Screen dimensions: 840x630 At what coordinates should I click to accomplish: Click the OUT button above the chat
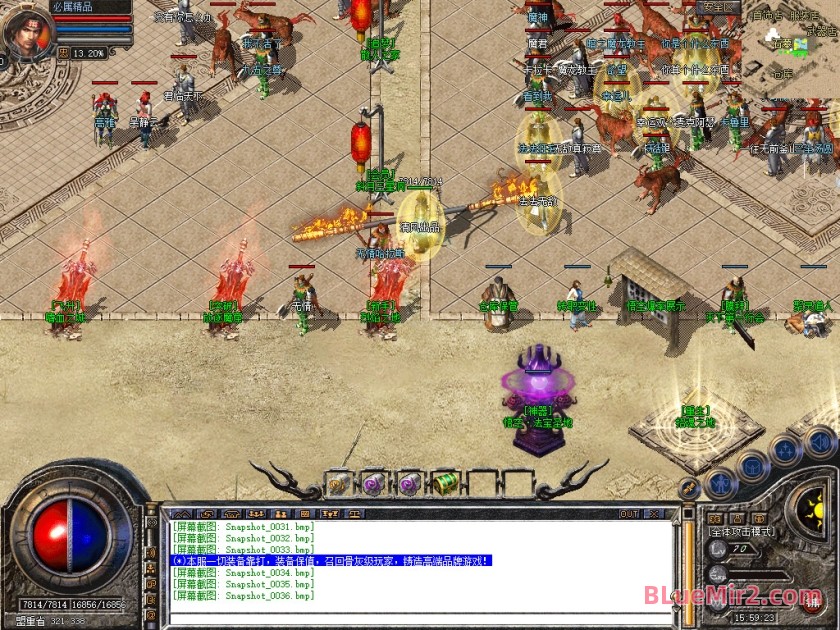click(629, 514)
